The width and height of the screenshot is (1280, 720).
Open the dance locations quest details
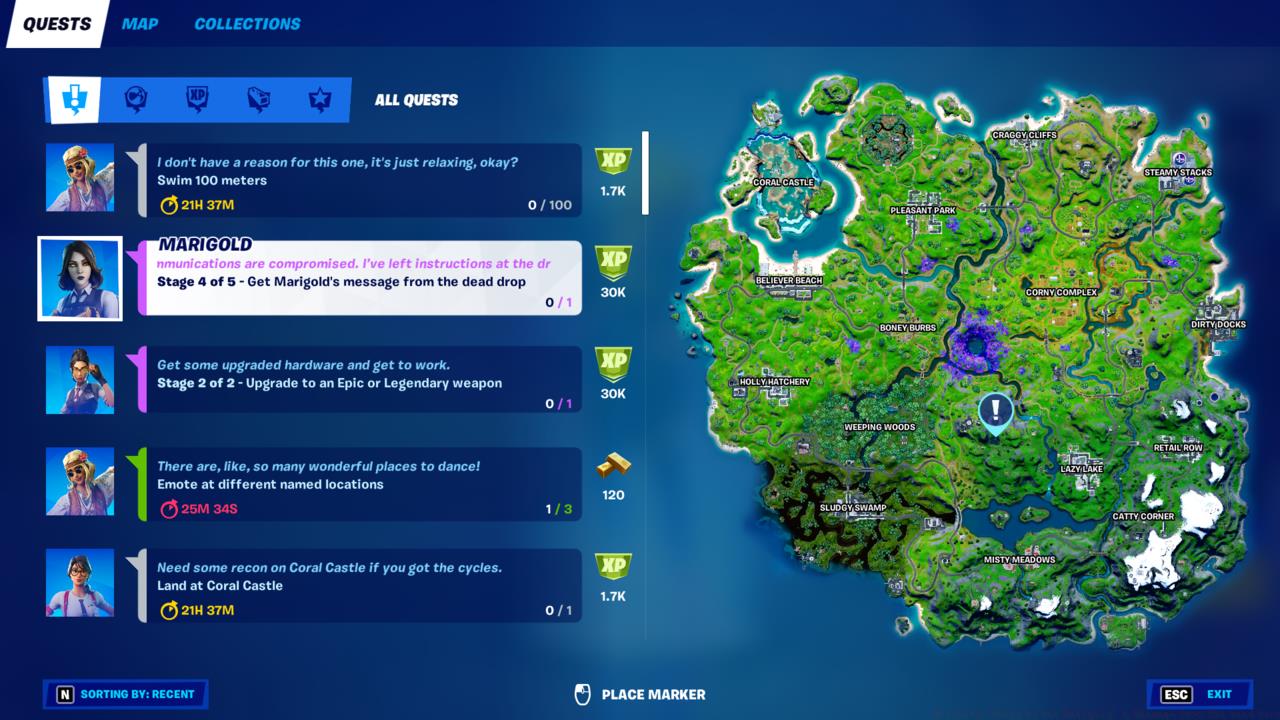pyautogui.click(x=362, y=480)
